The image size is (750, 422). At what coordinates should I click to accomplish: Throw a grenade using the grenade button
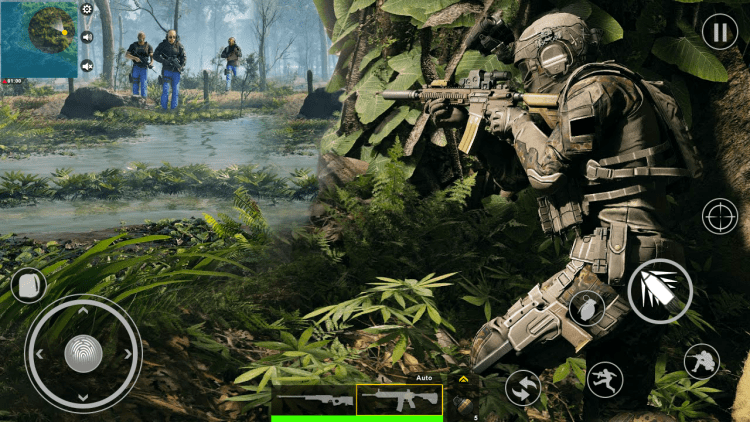tap(586, 309)
